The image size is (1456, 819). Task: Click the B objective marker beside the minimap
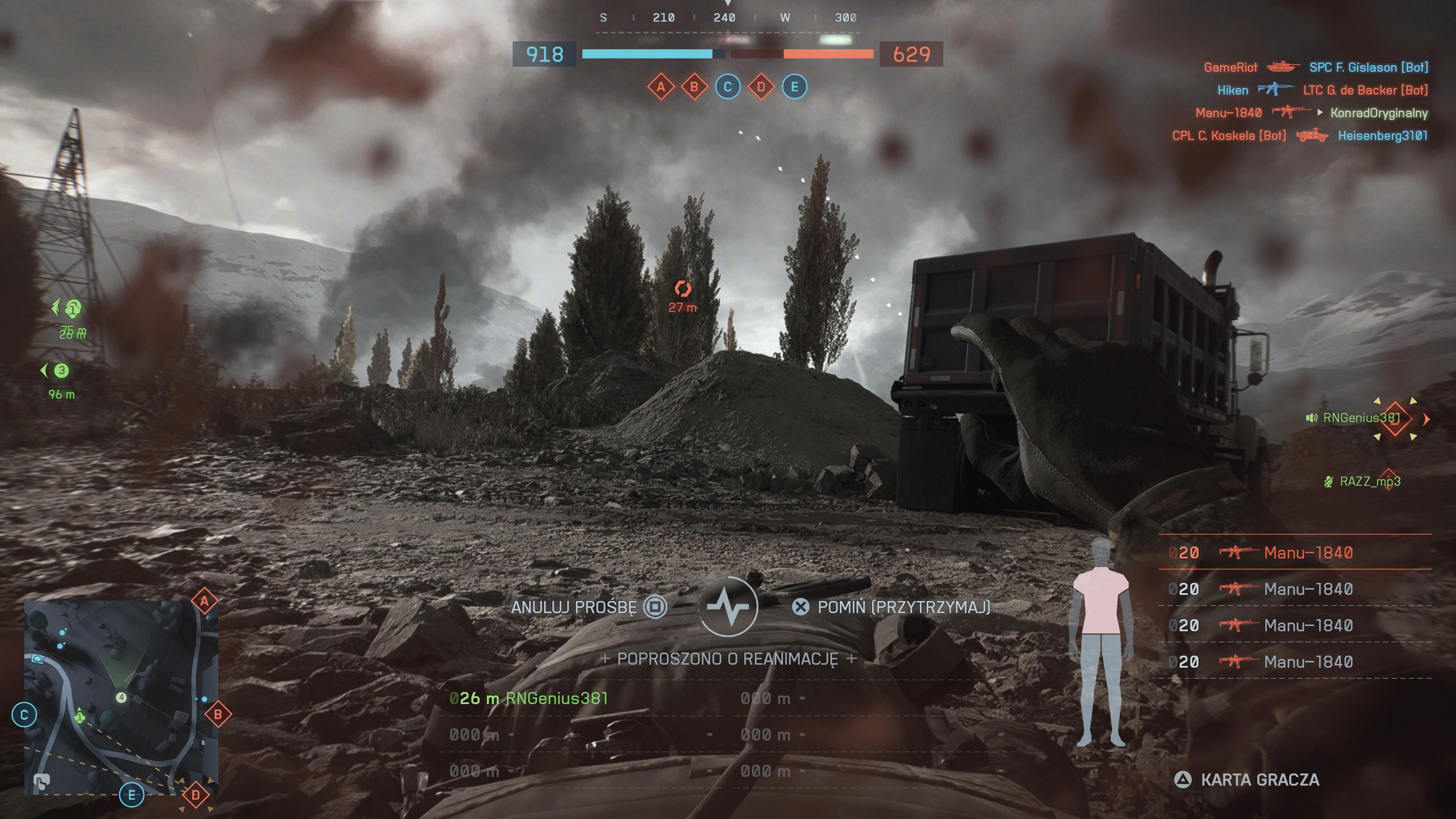[x=218, y=714]
